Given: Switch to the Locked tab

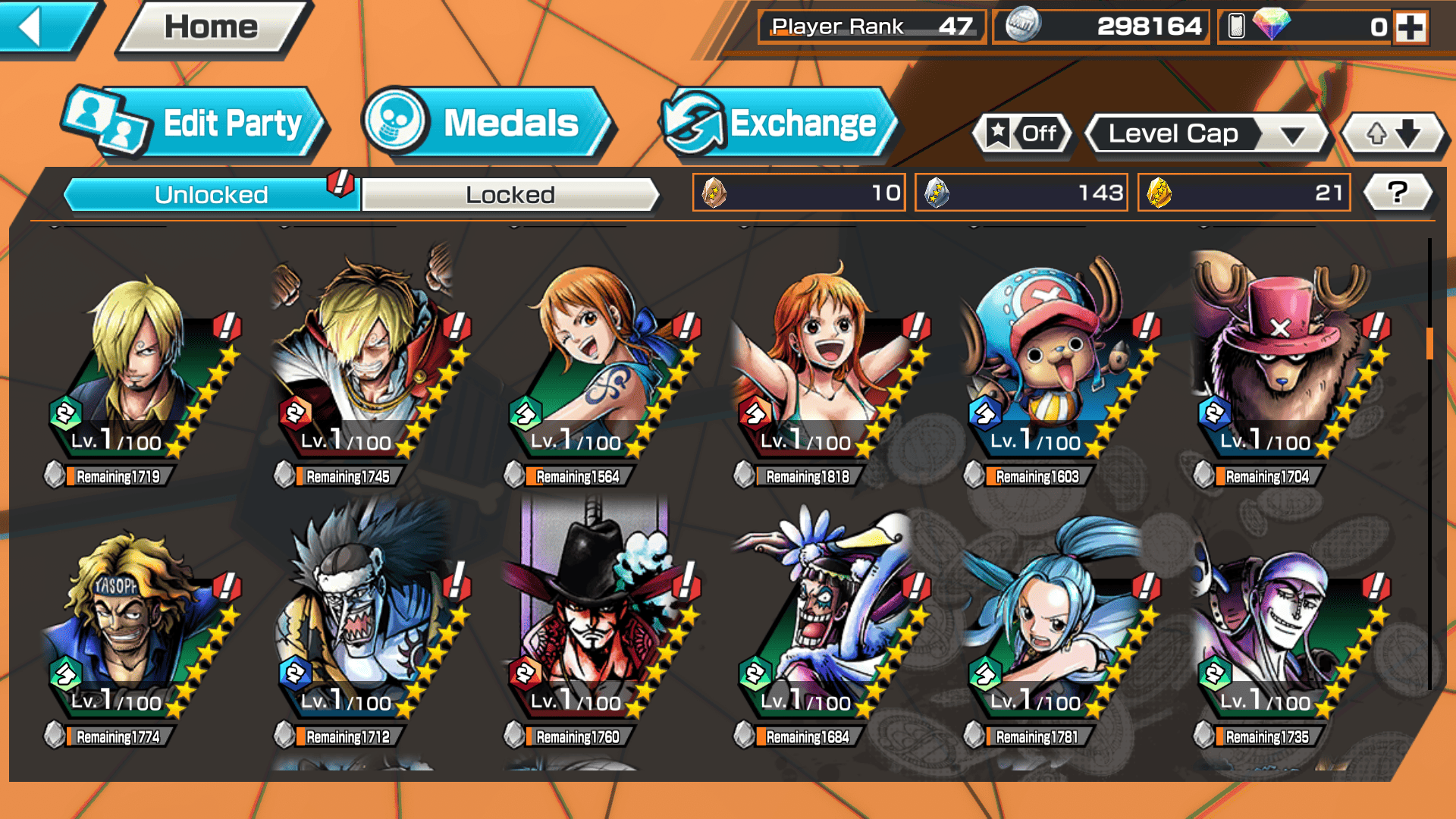Looking at the screenshot, I should [510, 195].
